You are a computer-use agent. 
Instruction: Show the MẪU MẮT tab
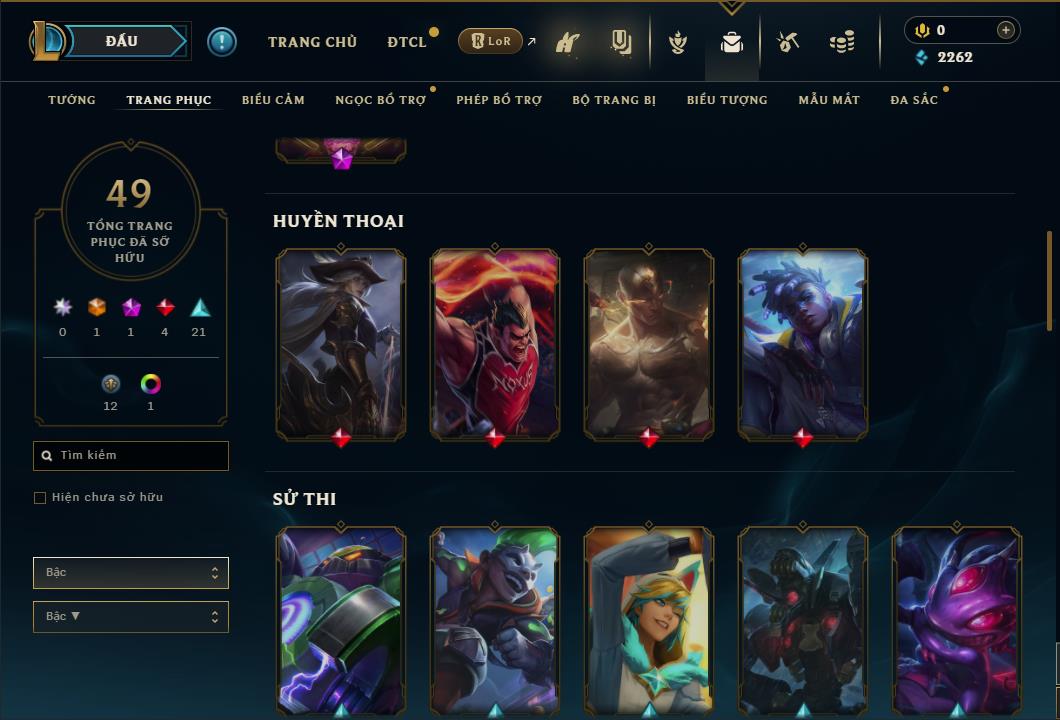click(x=829, y=100)
